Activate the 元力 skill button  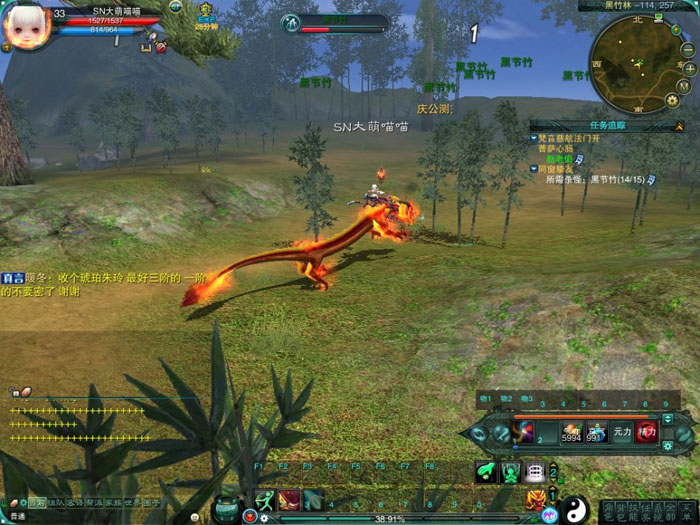[x=622, y=432]
